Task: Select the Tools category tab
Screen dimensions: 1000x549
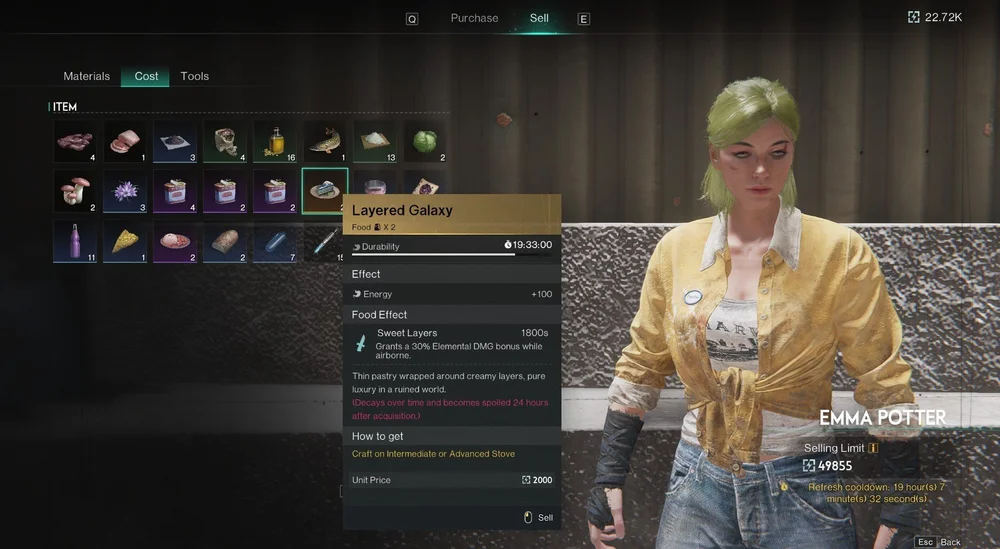Action: (x=194, y=76)
